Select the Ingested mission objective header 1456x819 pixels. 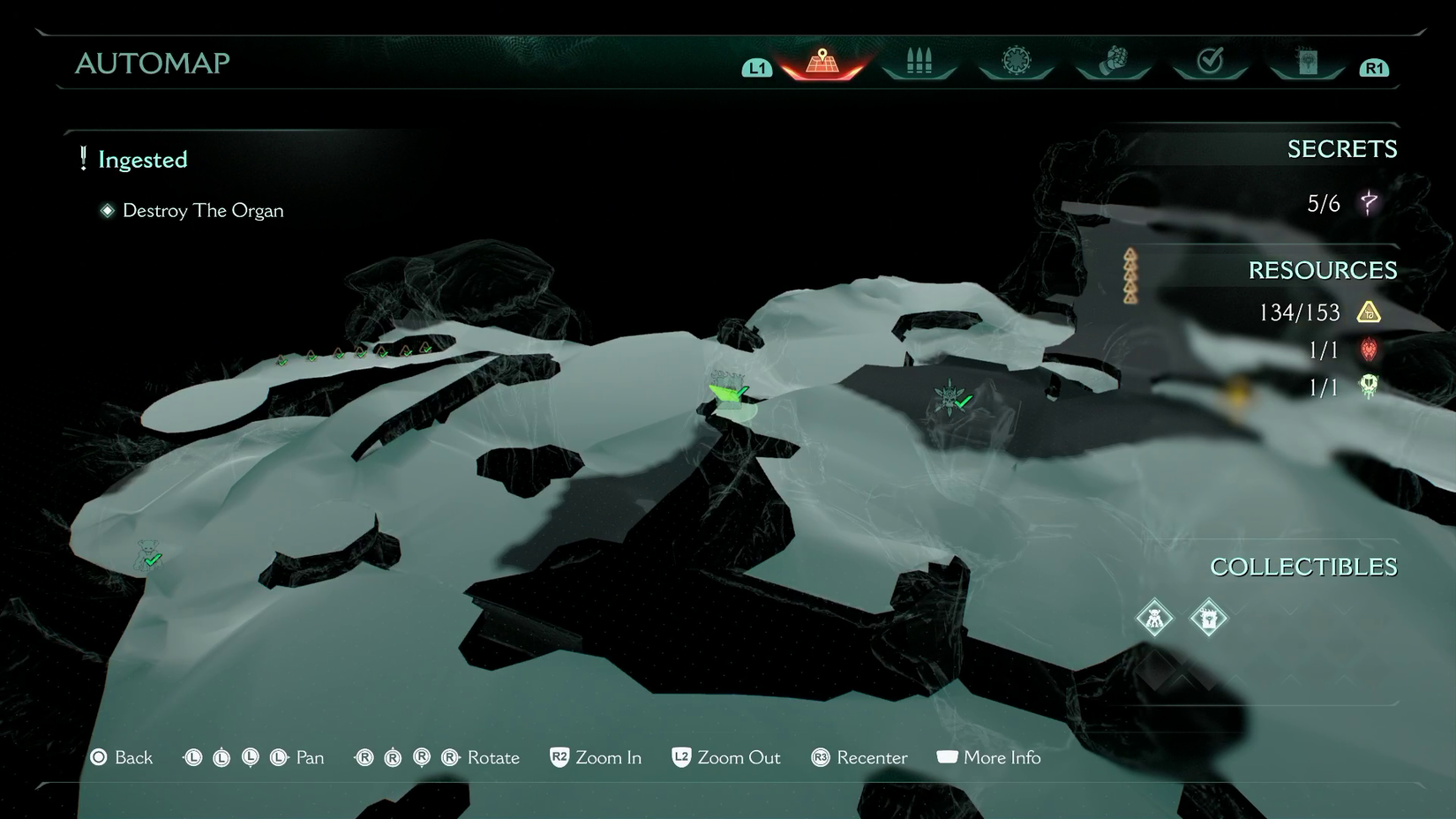(142, 160)
